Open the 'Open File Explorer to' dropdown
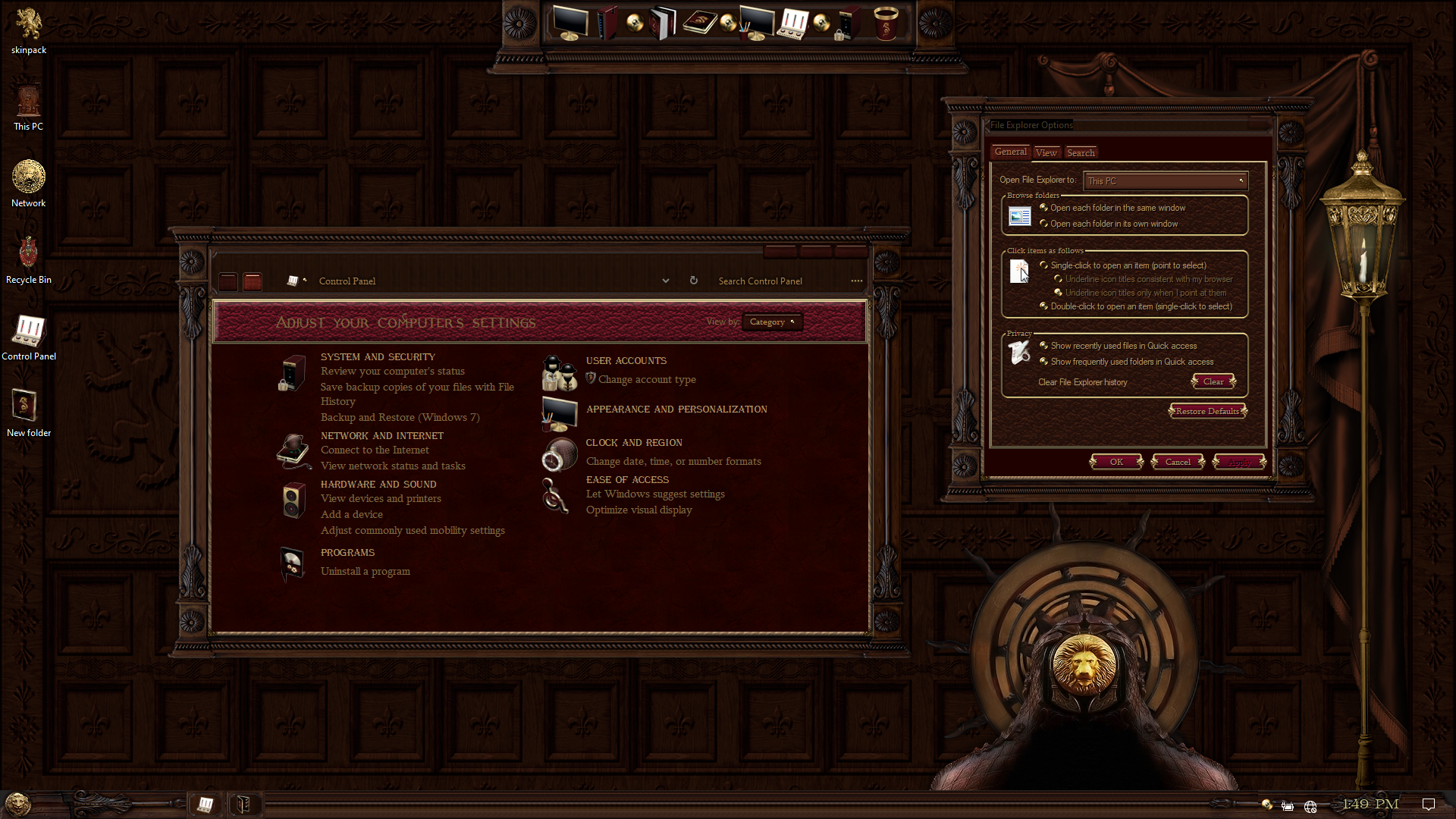This screenshot has width=1456, height=819. 1166,180
